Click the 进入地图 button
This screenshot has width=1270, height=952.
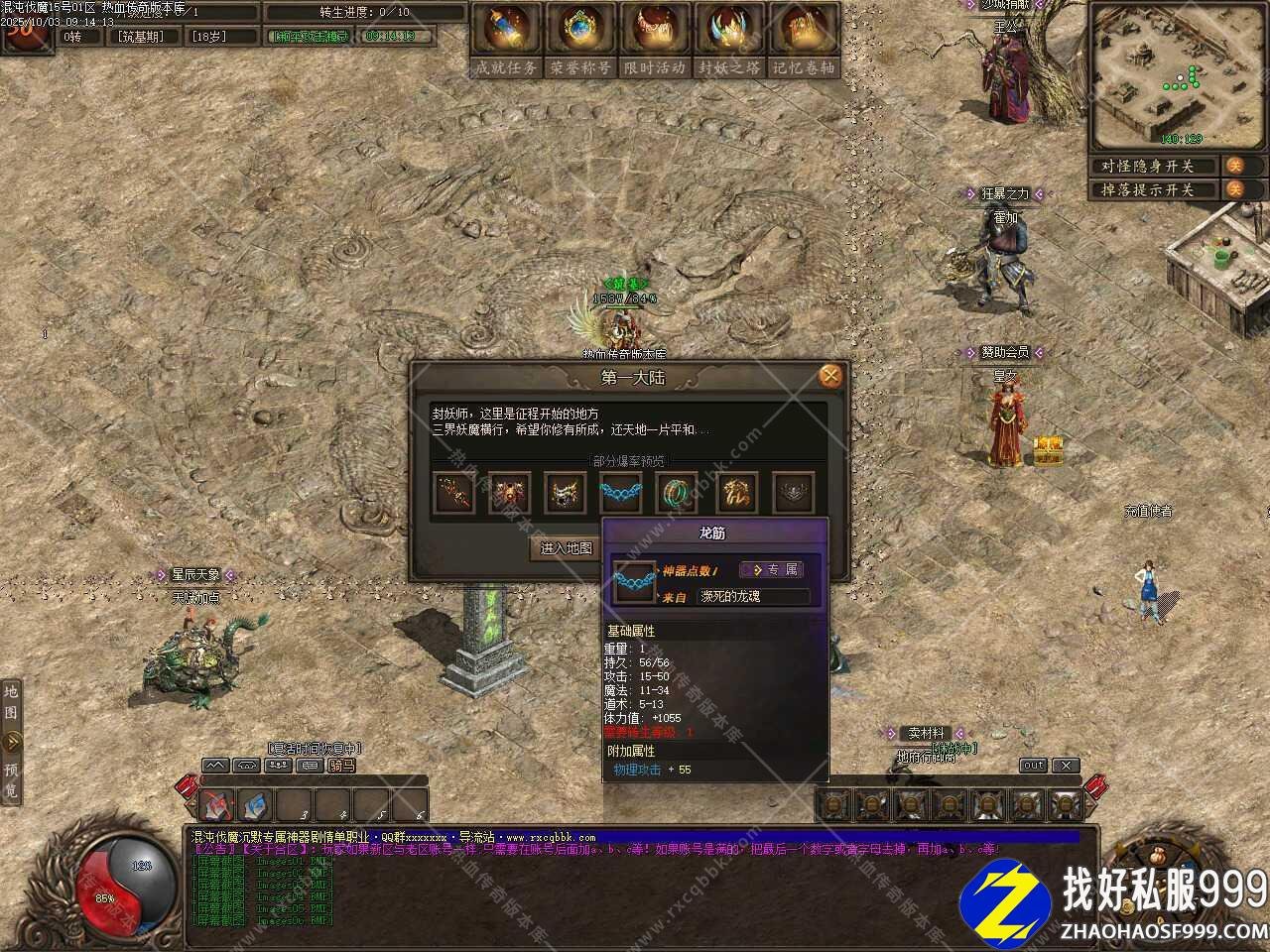pyautogui.click(x=567, y=548)
